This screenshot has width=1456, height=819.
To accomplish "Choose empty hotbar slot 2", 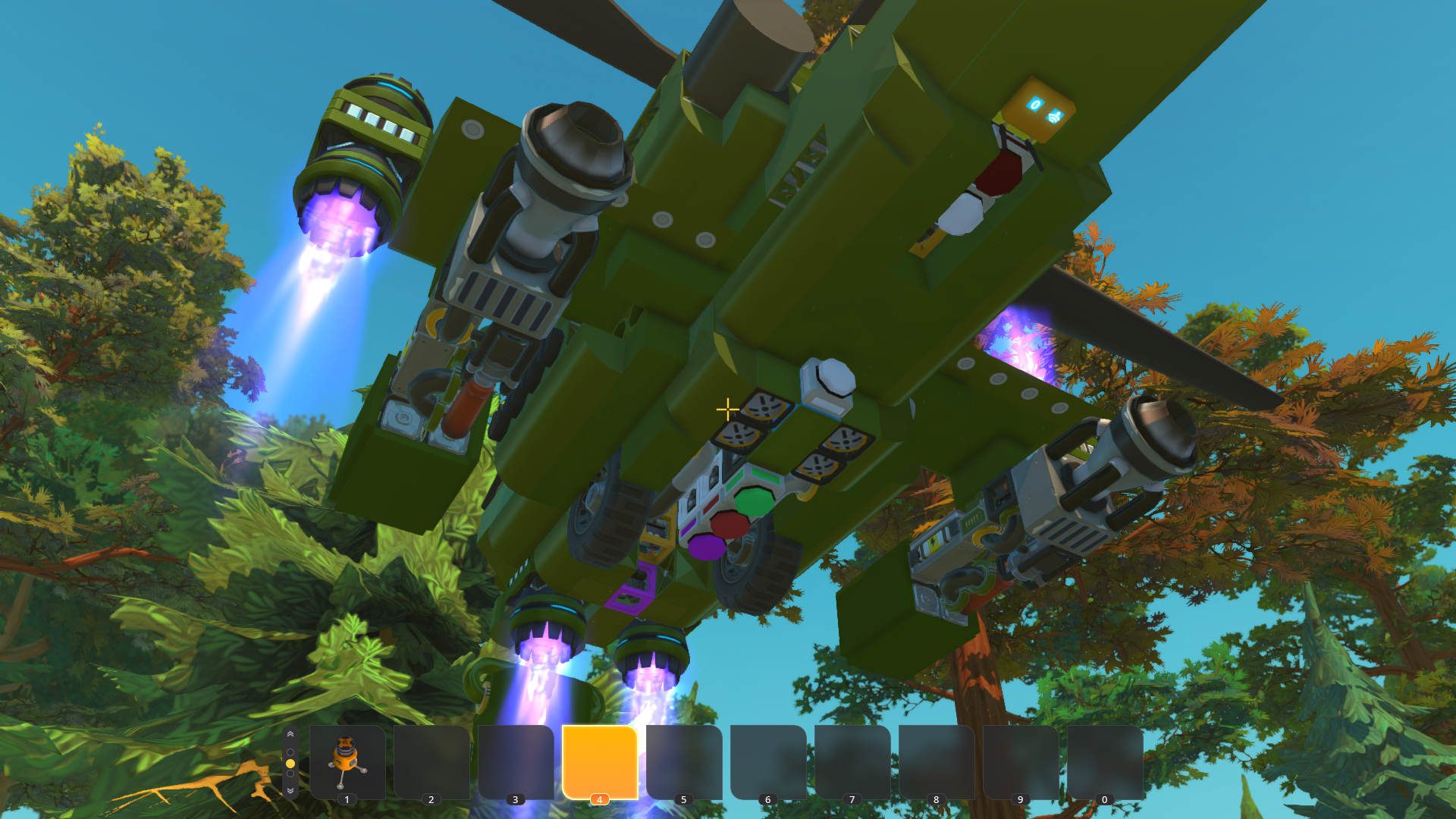I will 431,761.
